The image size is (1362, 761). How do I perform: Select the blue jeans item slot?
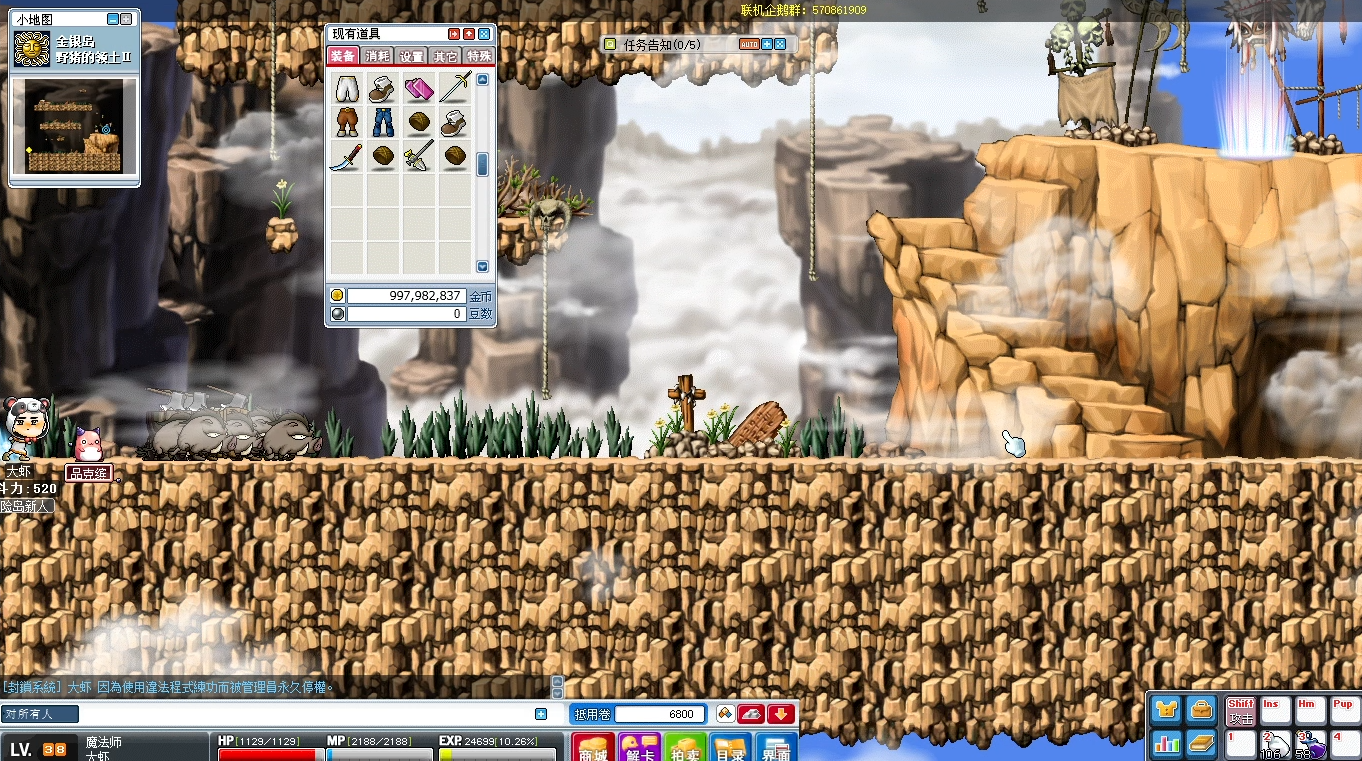[x=382, y=122]
